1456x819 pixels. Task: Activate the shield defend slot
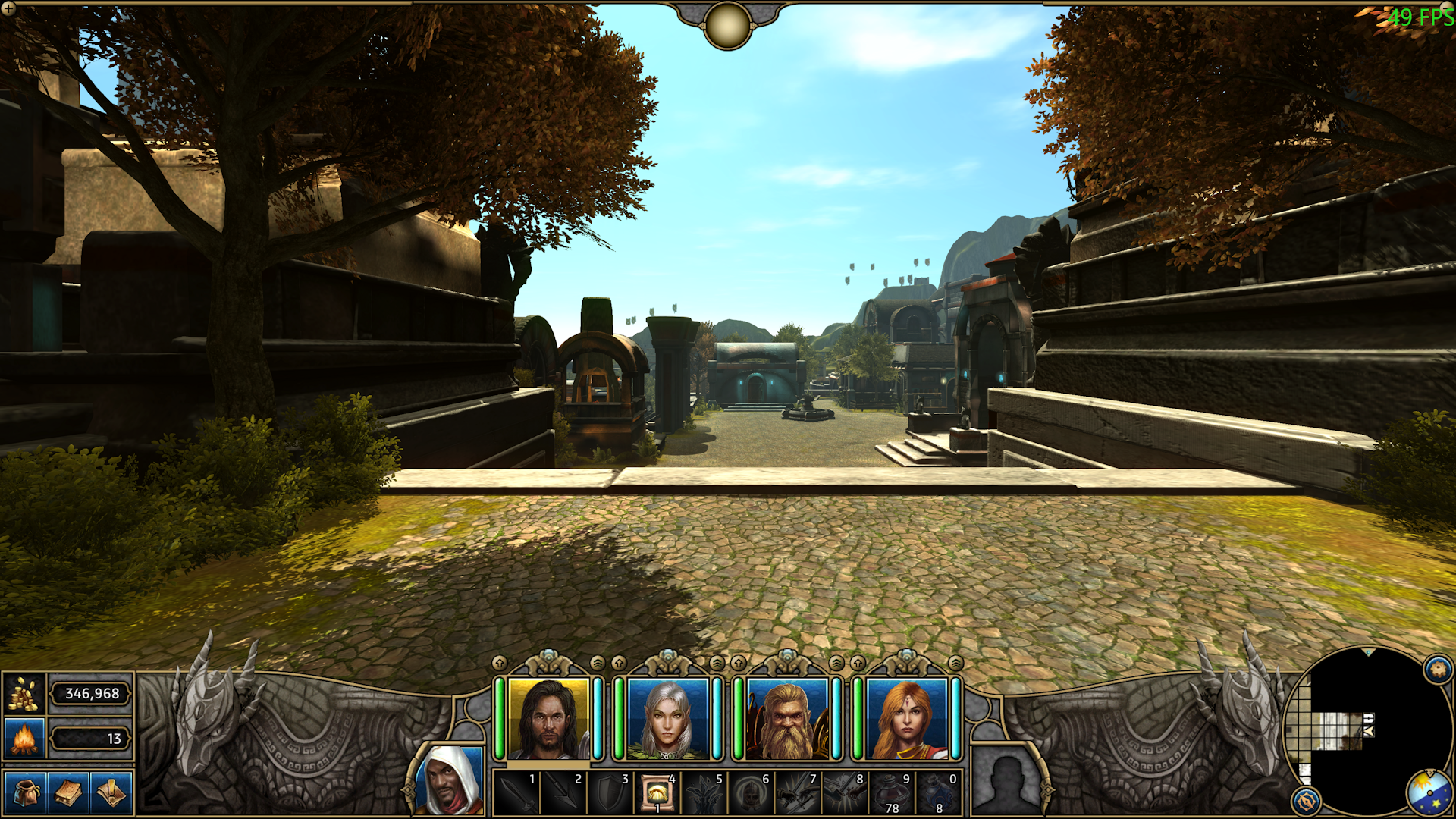[610, 793]
